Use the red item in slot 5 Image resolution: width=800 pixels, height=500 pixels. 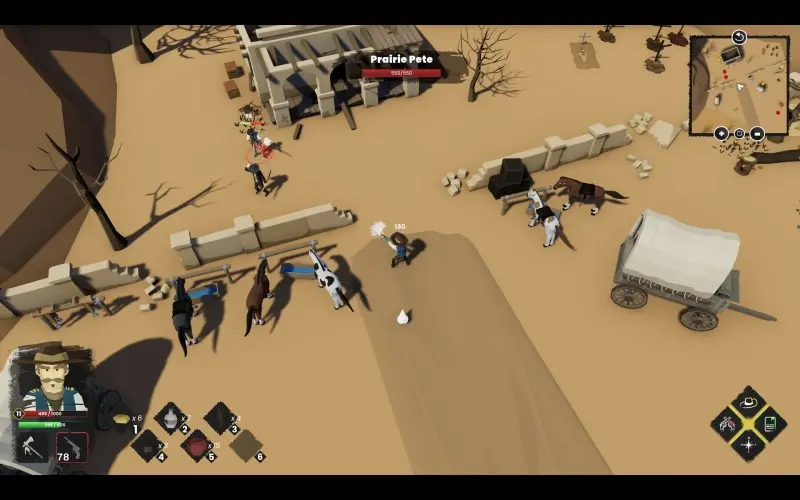pyautogui.click(x=197, y=445)
